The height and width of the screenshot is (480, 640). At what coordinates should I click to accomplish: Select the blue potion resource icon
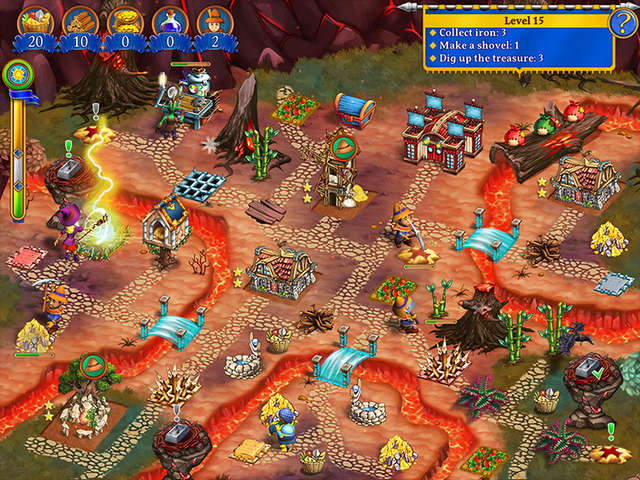[x=169, y=21]
